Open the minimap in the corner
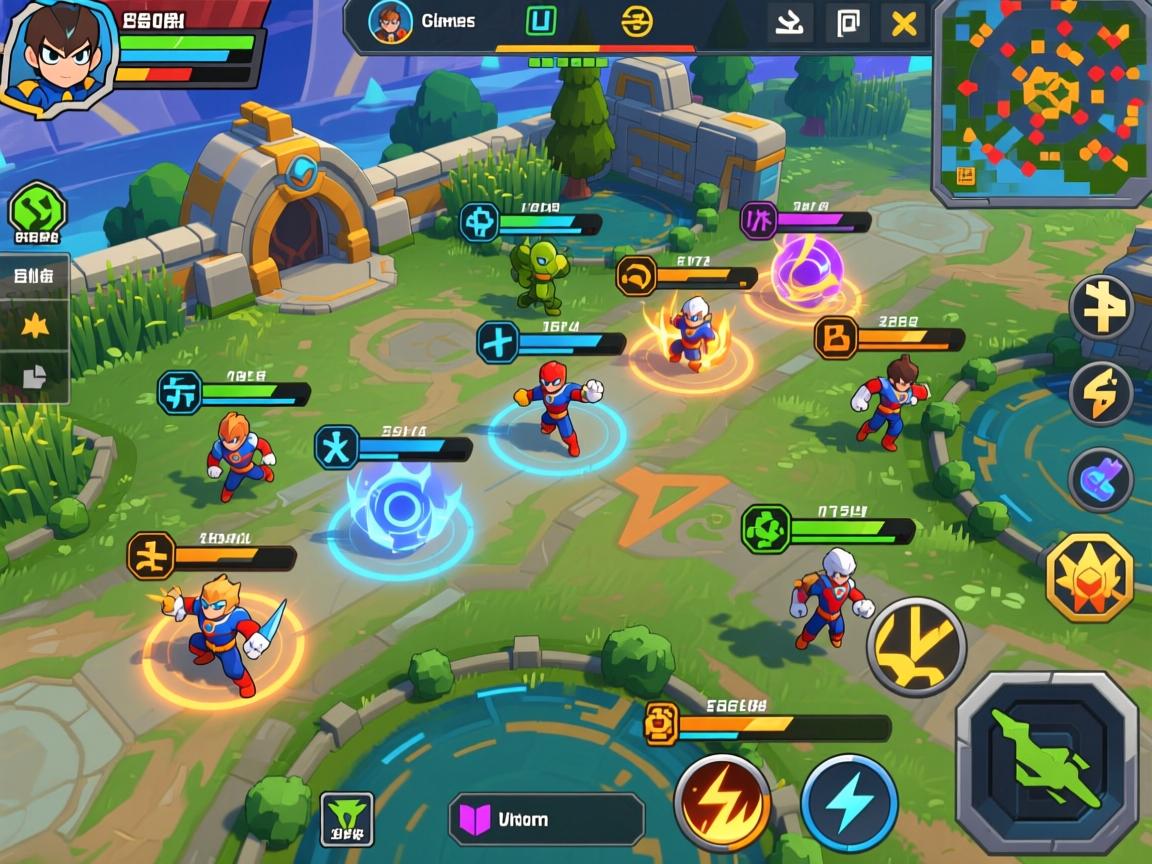 (x=1041, y=98)
